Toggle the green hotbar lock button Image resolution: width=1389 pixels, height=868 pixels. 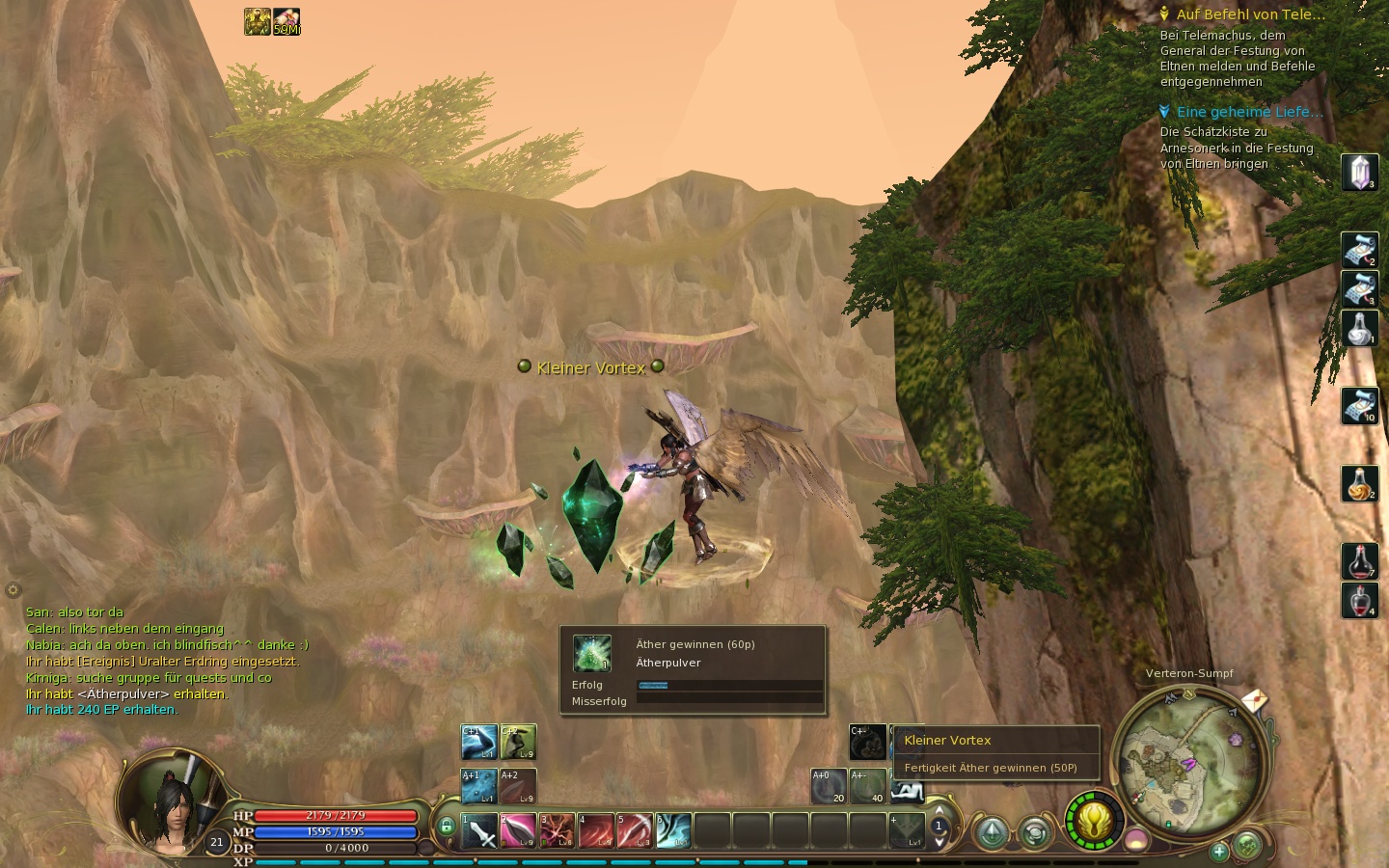click(446, 827)
